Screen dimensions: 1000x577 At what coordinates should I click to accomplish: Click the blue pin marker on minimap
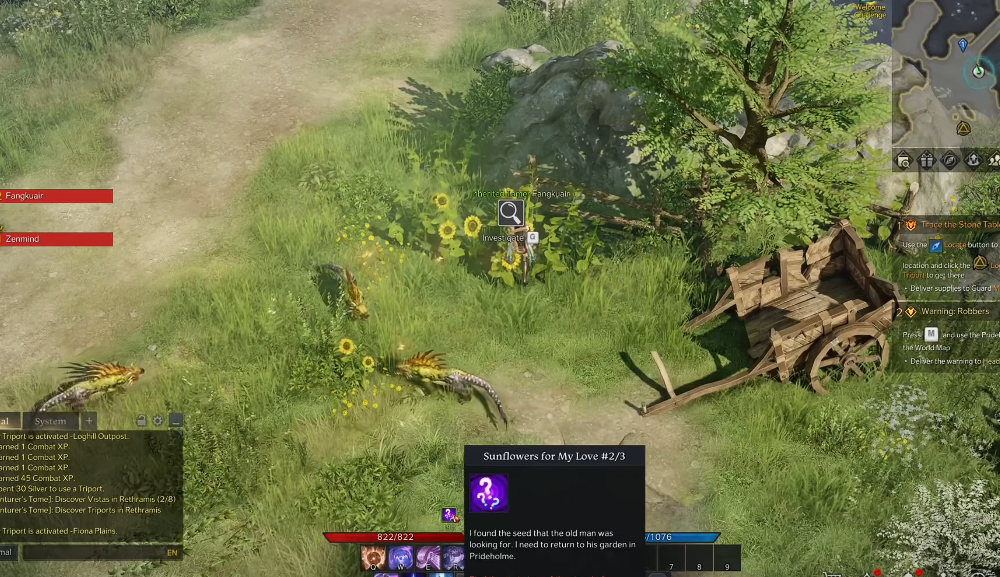tap(963, 44)
